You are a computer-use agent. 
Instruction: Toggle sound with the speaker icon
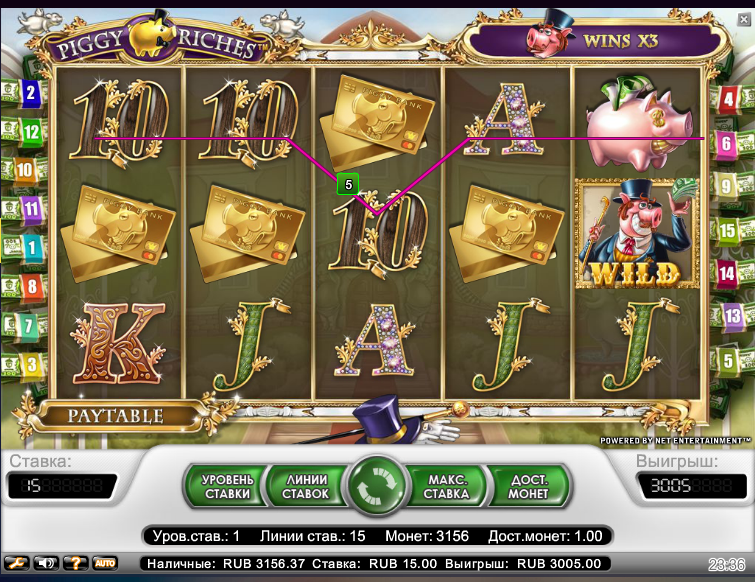pos(46,563)
